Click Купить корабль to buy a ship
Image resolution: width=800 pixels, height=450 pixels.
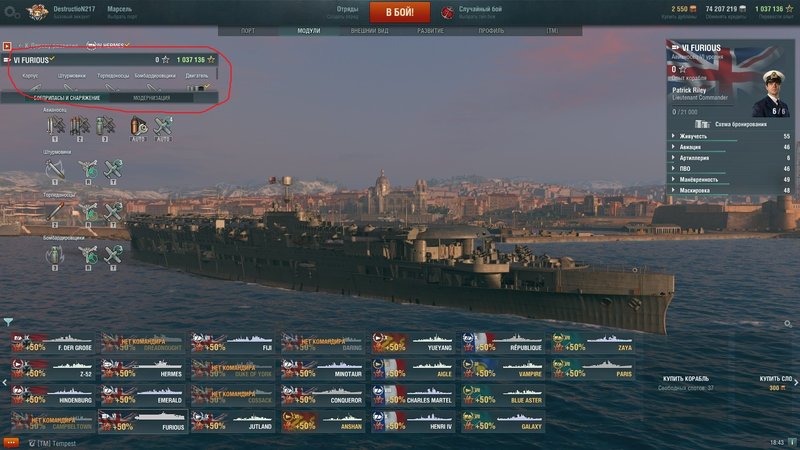click(686, 379)
